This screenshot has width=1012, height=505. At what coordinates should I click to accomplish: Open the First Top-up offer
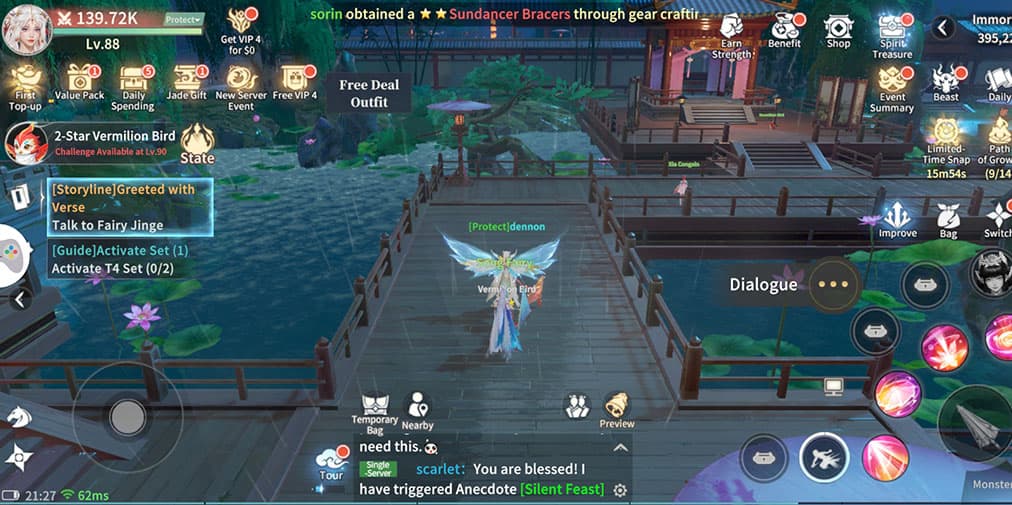point(26,86)
